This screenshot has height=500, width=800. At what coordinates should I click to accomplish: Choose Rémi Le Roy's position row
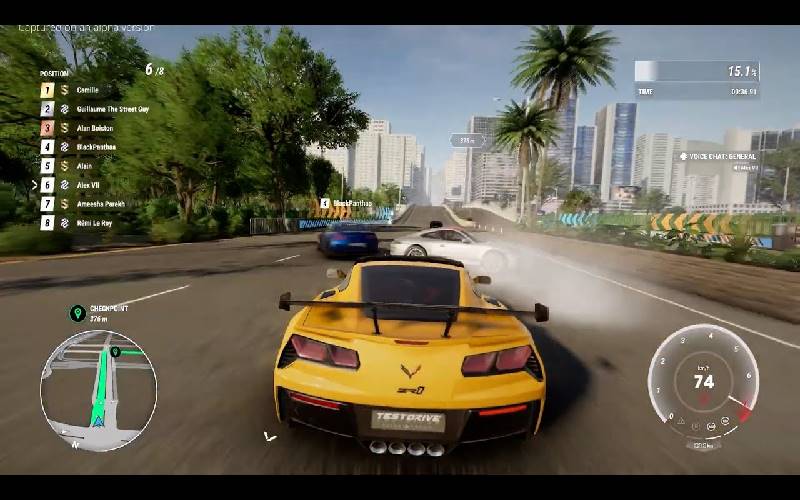(94, 223)
